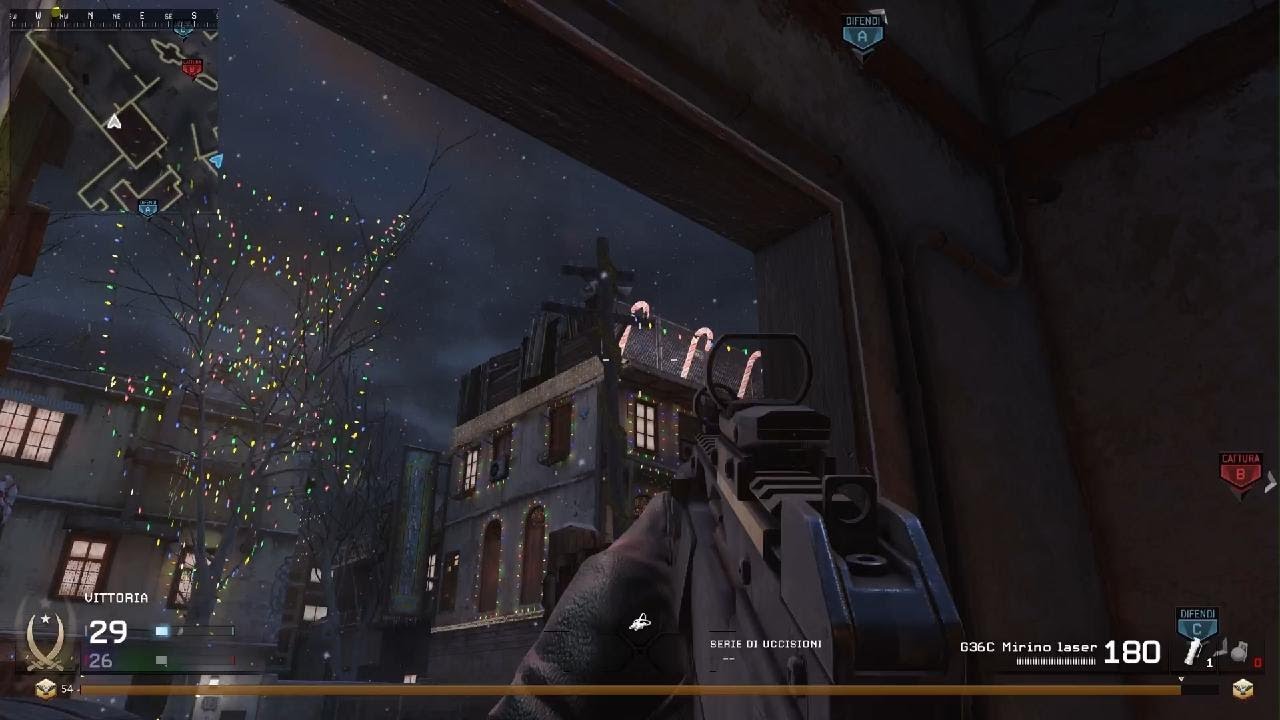Image resolution: width=1280 pixels, height=720 pixels.
Task: Select the crescent and swords faction emblem
Action: coord(45,638)
